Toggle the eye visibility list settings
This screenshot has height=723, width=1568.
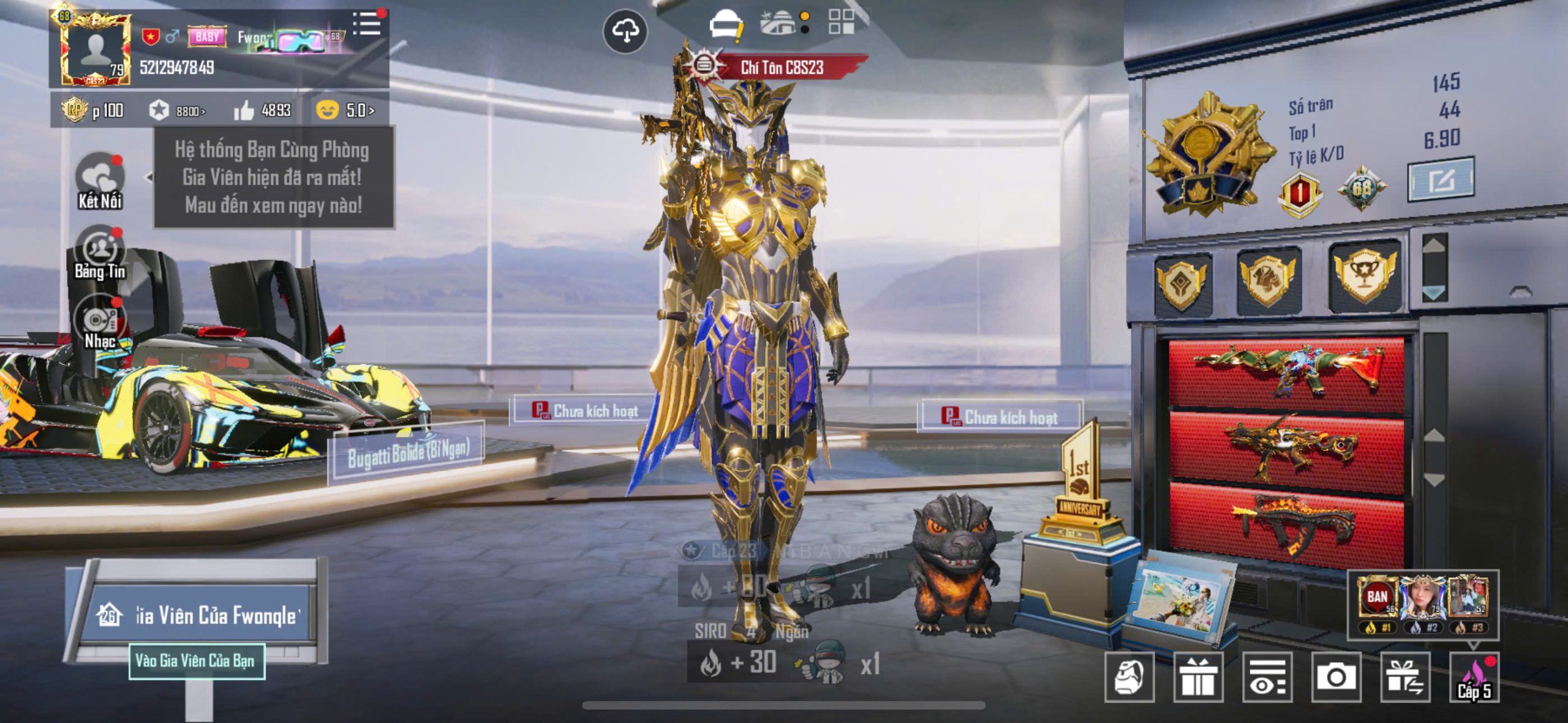click(x=1267, y=677)
